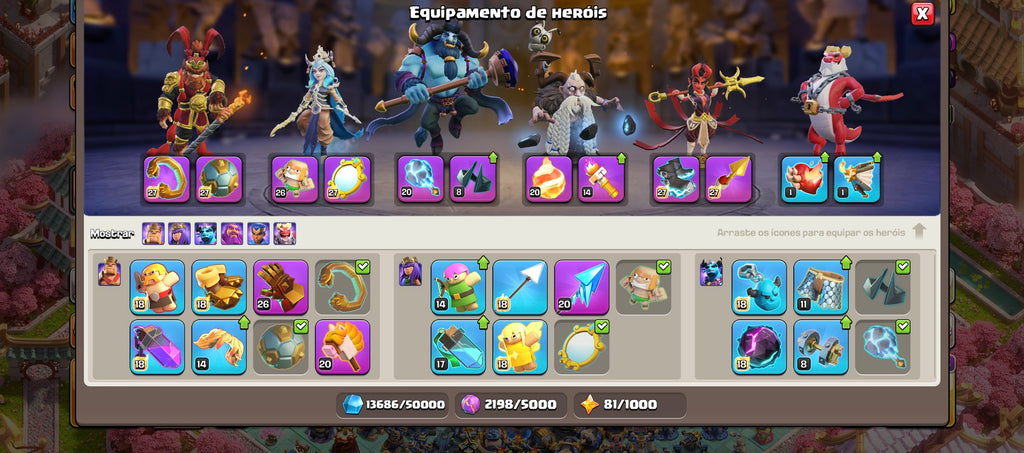Select the equipped Action Figure slot under the queen

[x=294, y=179]
